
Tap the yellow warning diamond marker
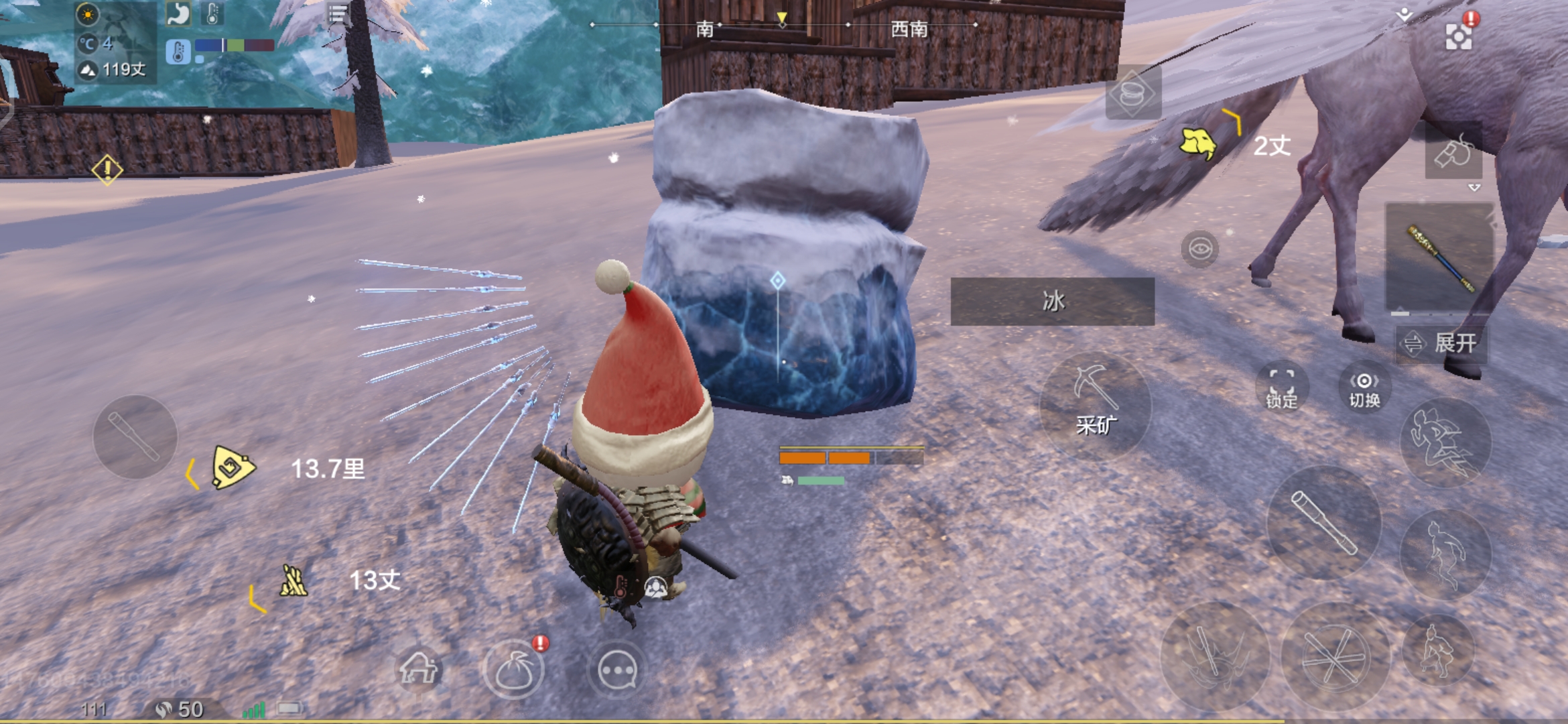(x=107, y=169)
